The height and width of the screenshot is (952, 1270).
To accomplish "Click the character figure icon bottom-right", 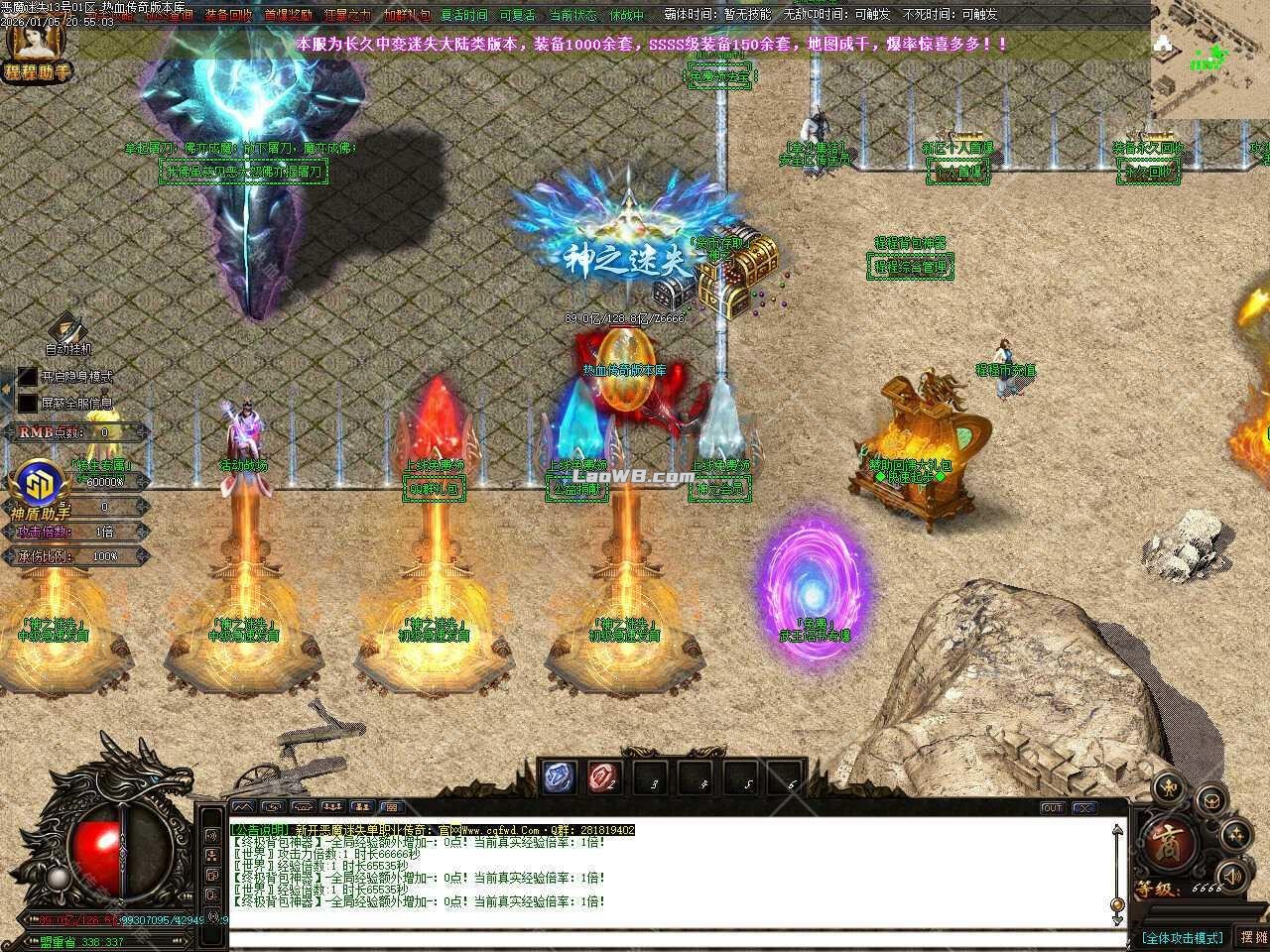I will coord(1168,789).
